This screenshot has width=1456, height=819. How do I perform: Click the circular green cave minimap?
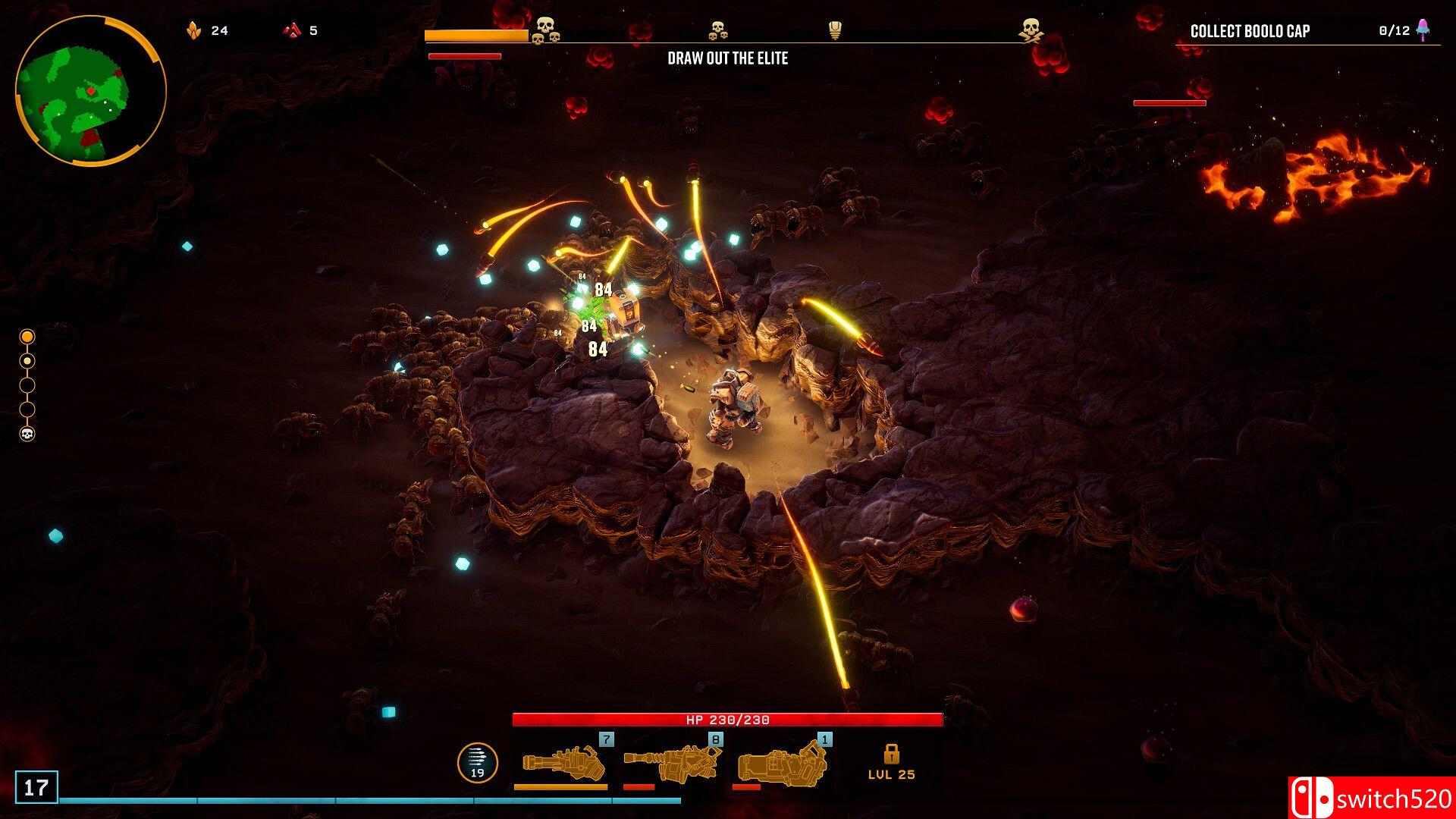(x=89, y=91)
